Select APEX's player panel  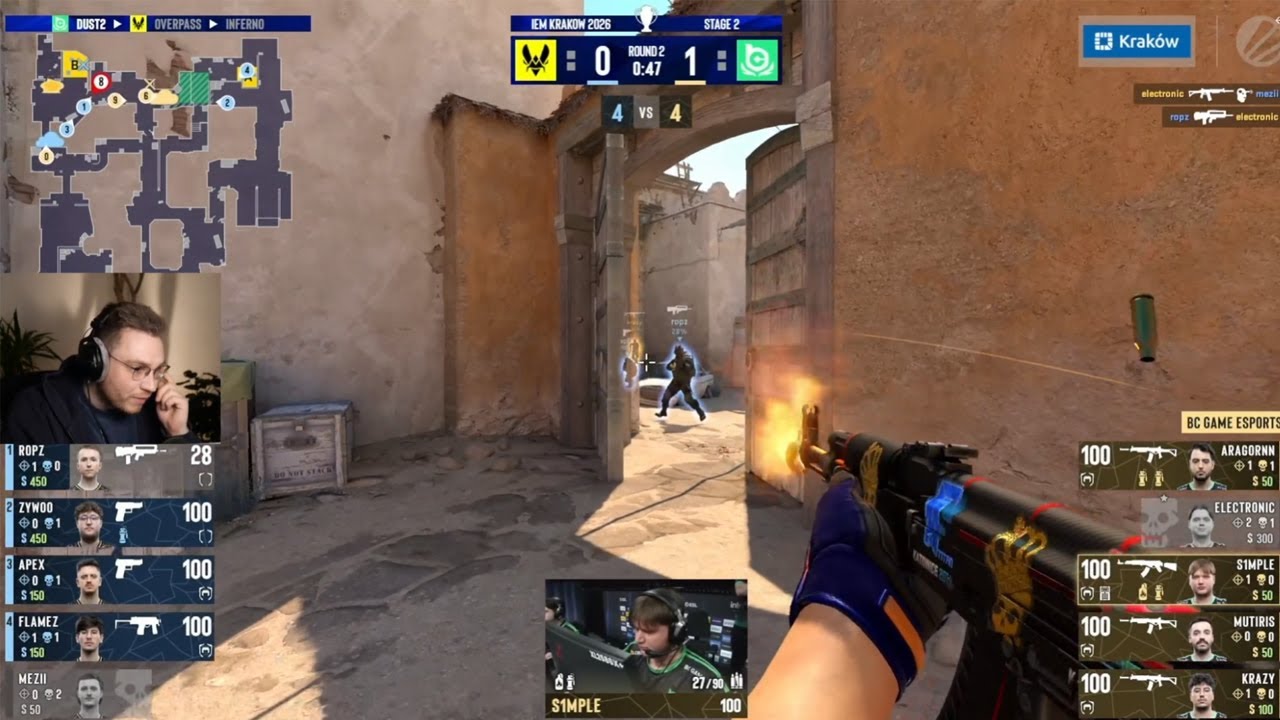[x=108, y=580]
